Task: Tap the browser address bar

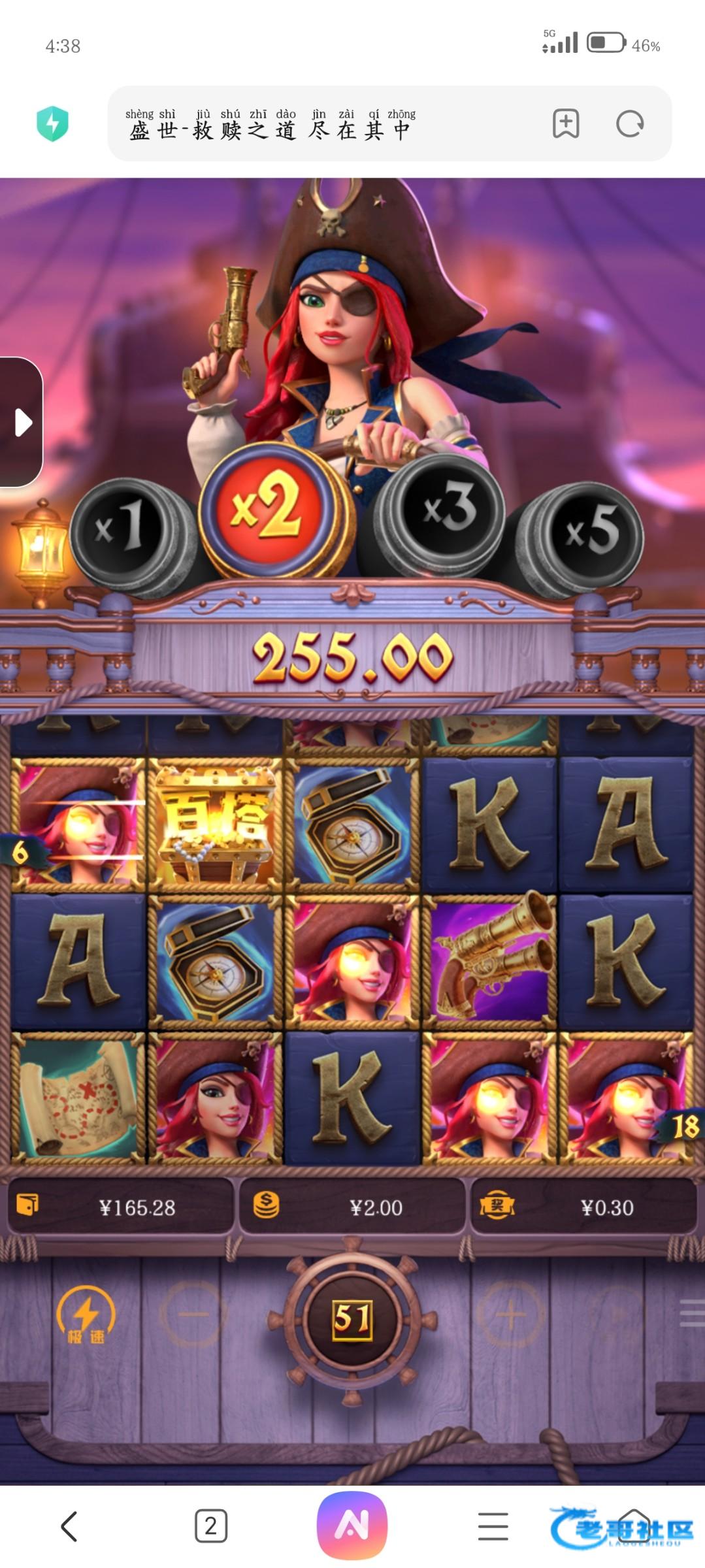Action: pyautogui.click(x=327, y=124)
